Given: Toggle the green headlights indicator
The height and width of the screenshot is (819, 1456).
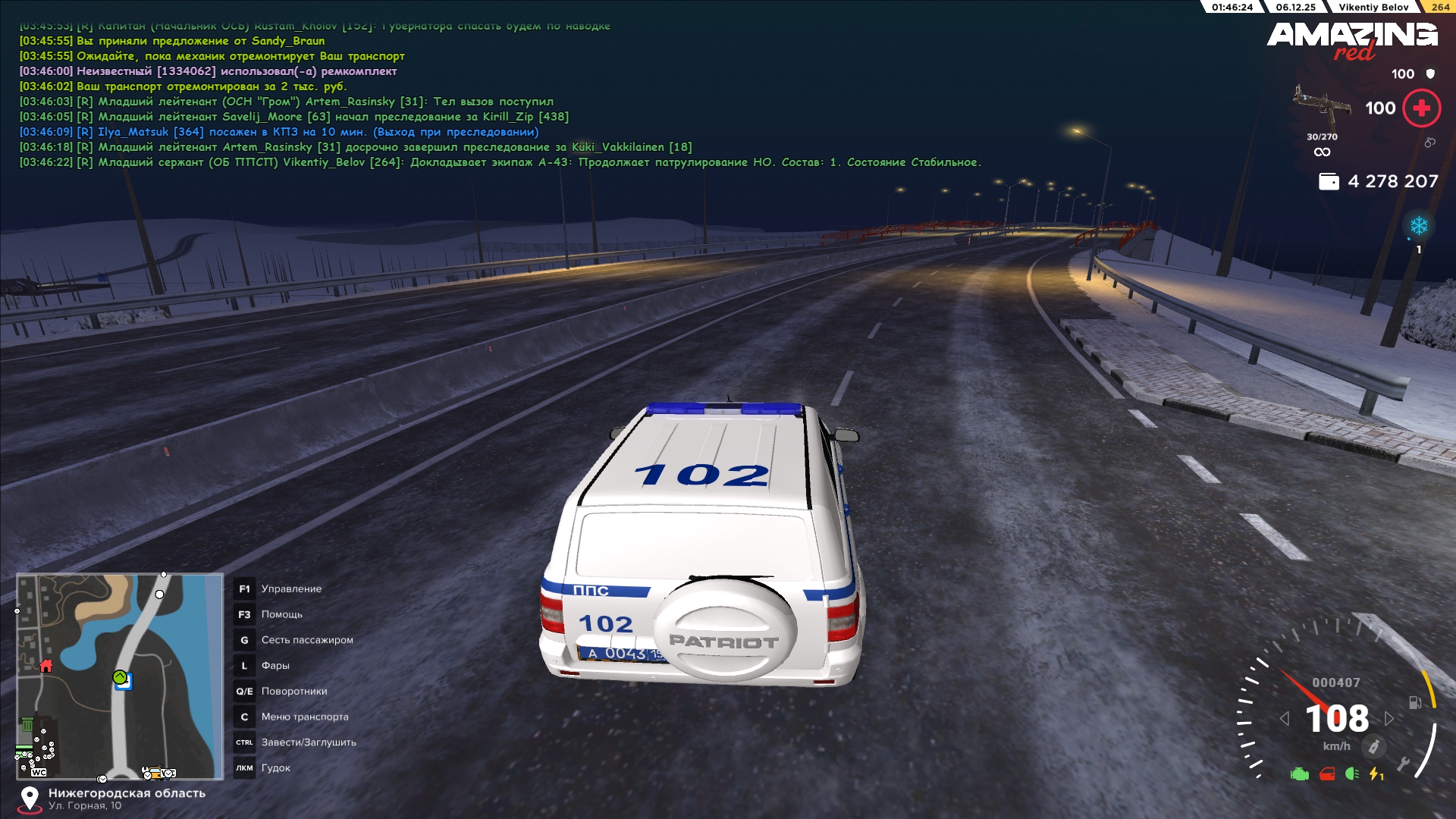Looking at the screenshot, I should (x=1351, y=774).
